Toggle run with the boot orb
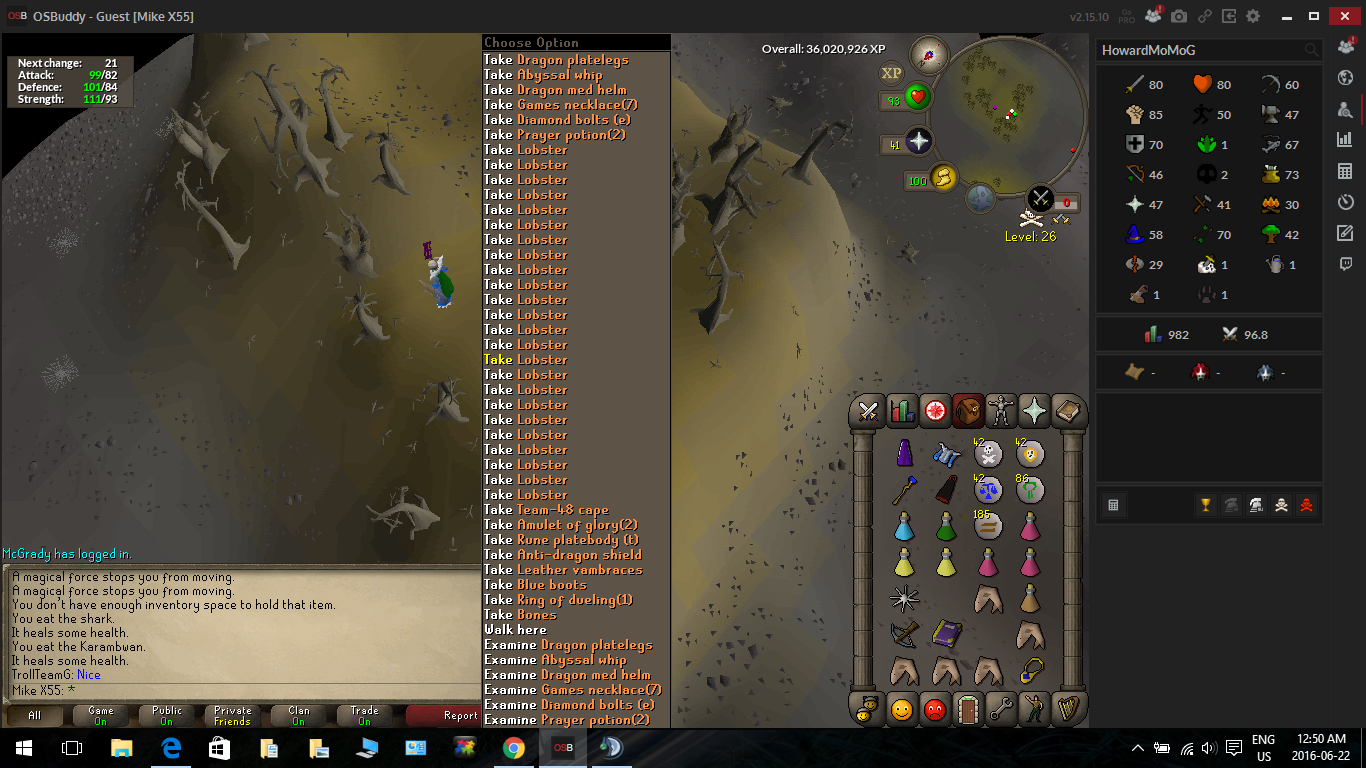This screenshot has height=768, width=1366. (x=942, y=179)
